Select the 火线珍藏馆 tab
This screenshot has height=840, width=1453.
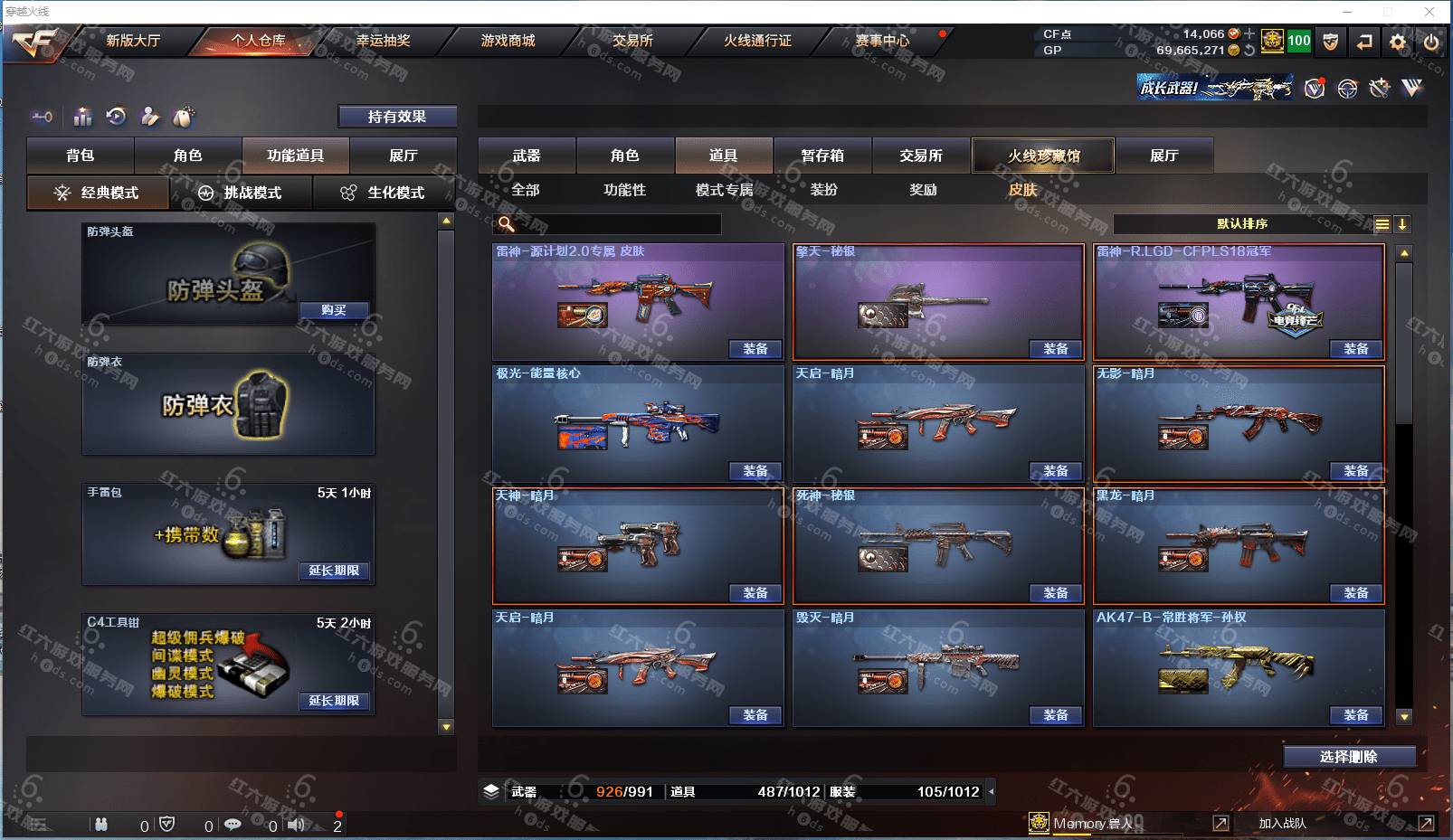tap(1043, 156)
